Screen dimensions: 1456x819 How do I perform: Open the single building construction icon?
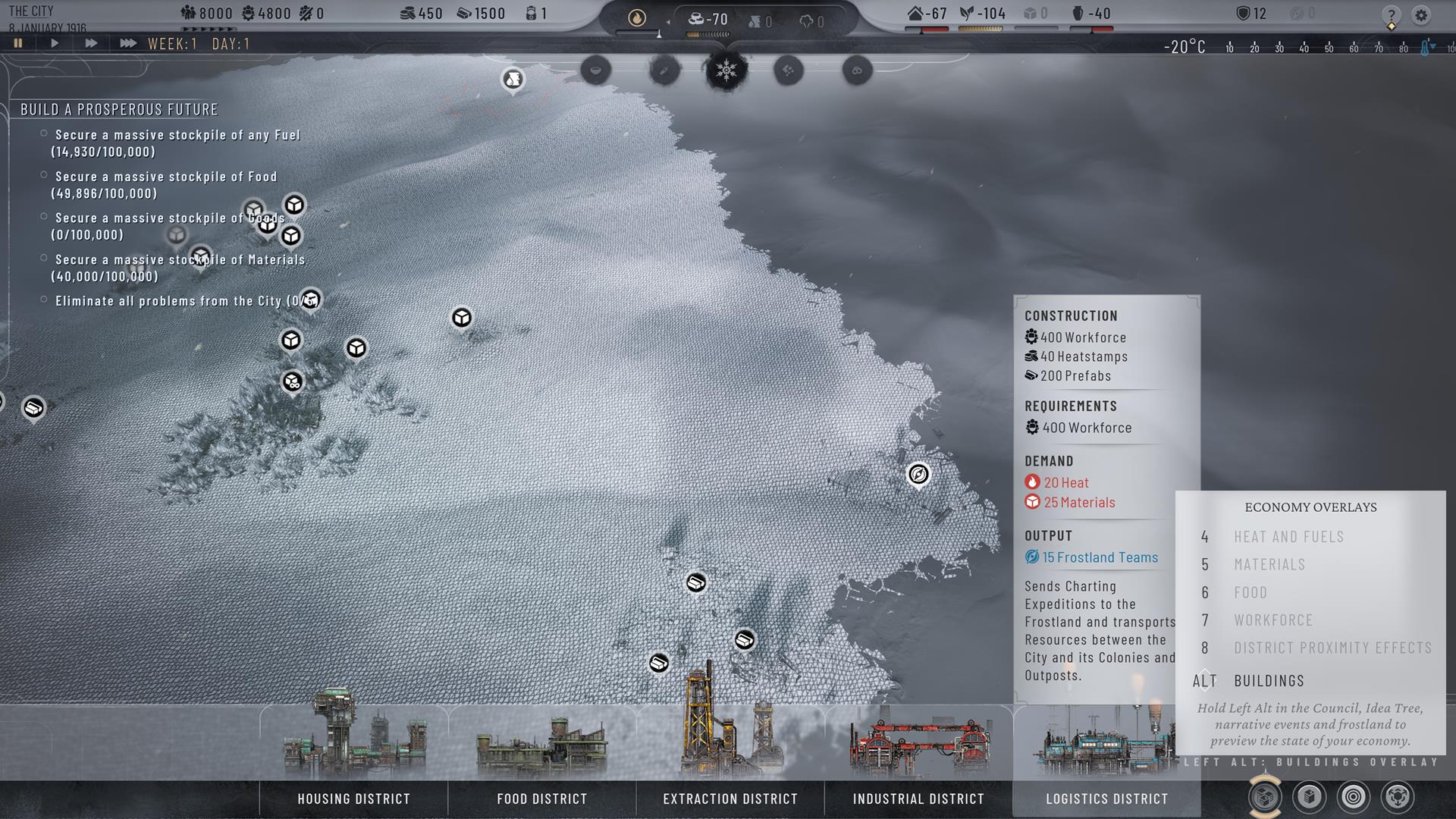point(1310,796)
